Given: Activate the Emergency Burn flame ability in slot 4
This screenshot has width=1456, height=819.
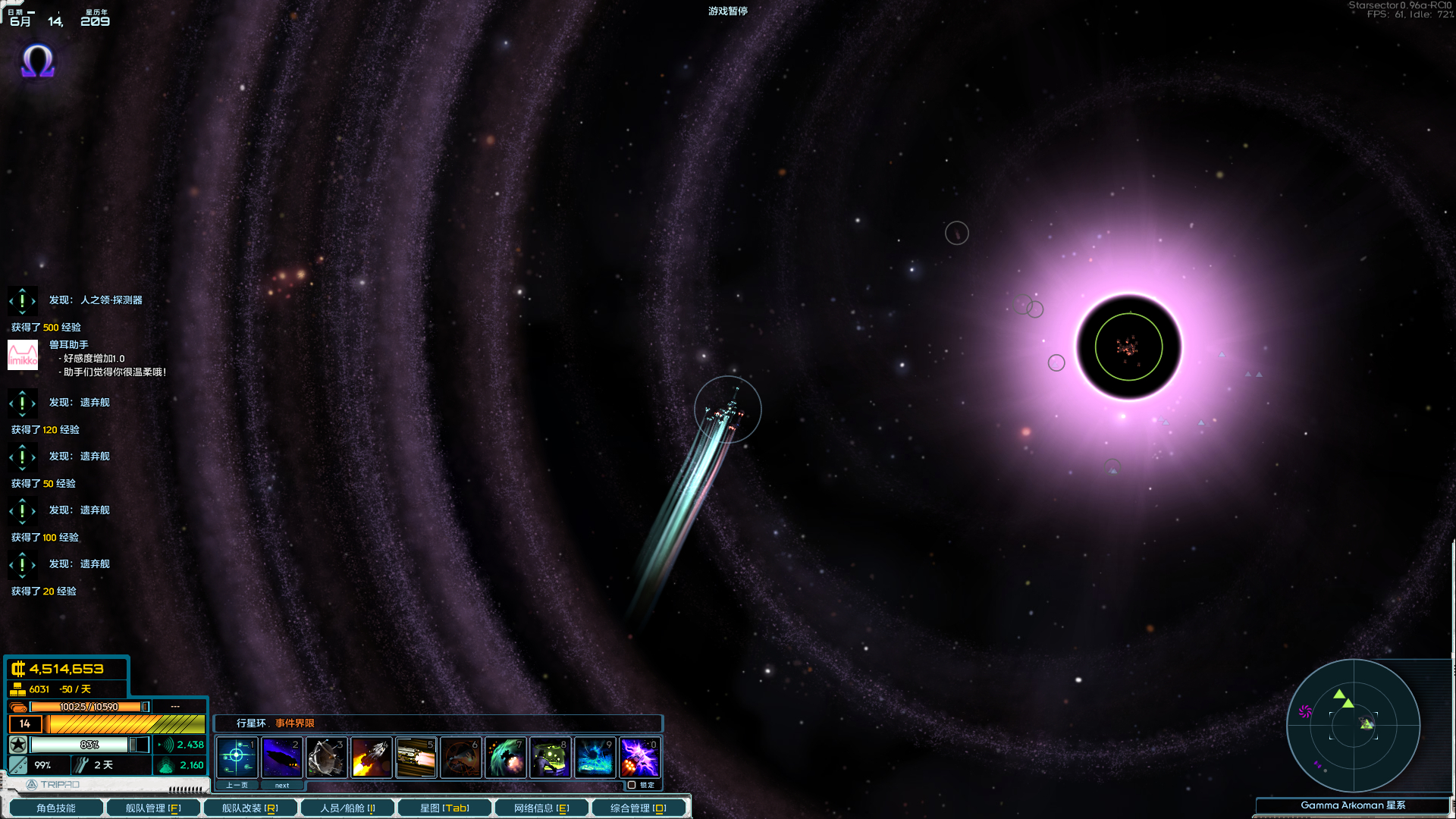Looking at the screenshot, I should (371, 757).
